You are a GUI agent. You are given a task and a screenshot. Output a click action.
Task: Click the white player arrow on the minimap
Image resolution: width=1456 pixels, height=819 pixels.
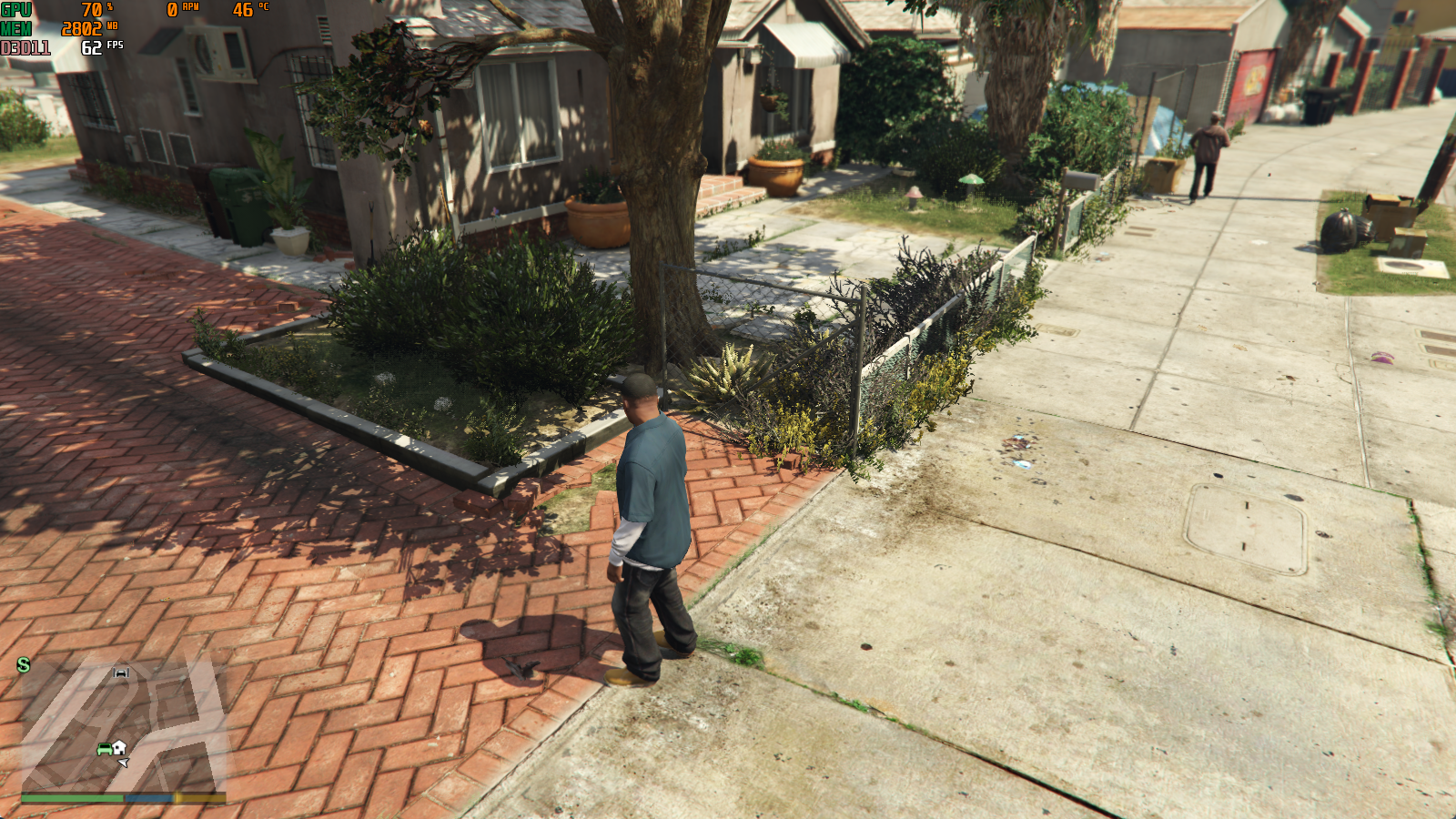124,762
